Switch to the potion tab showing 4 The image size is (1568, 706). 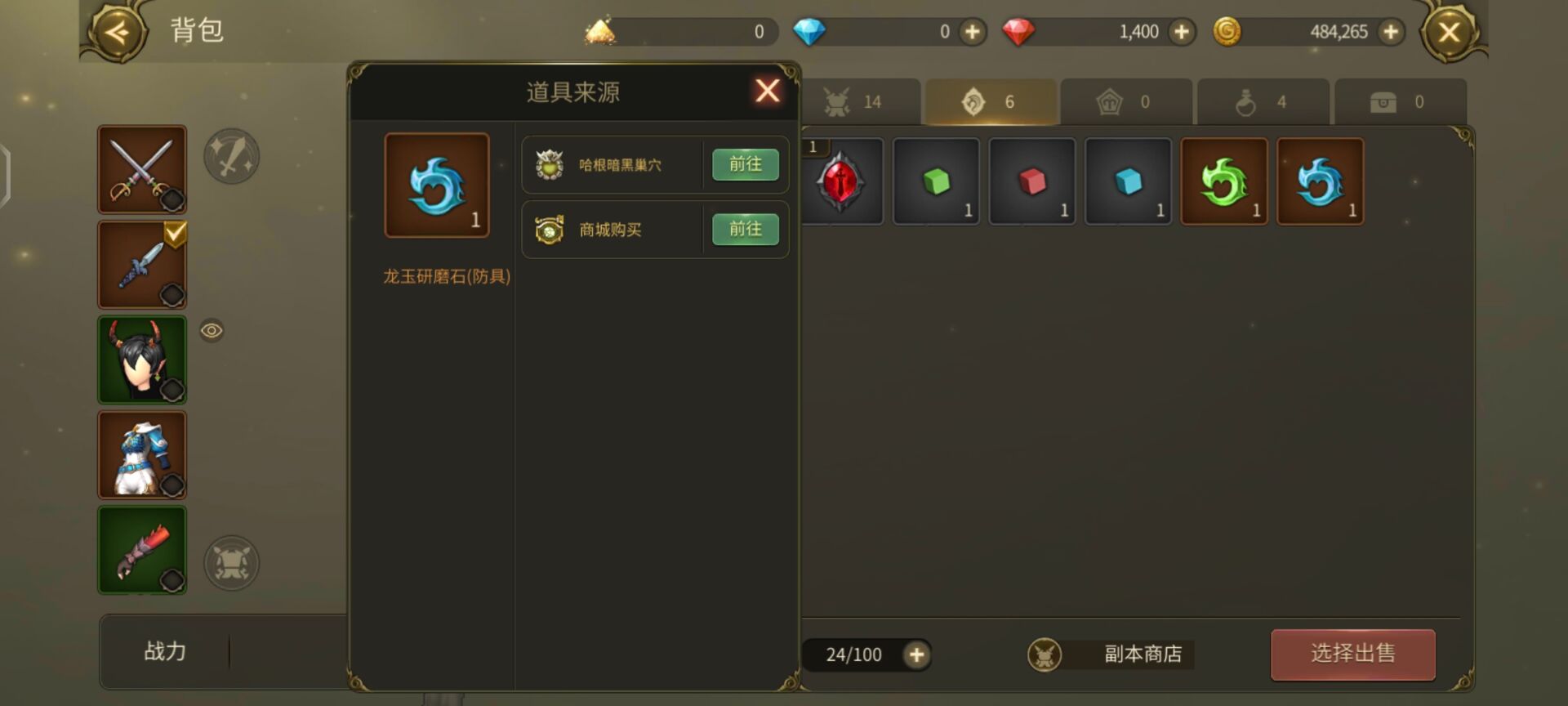(1263, 102)
